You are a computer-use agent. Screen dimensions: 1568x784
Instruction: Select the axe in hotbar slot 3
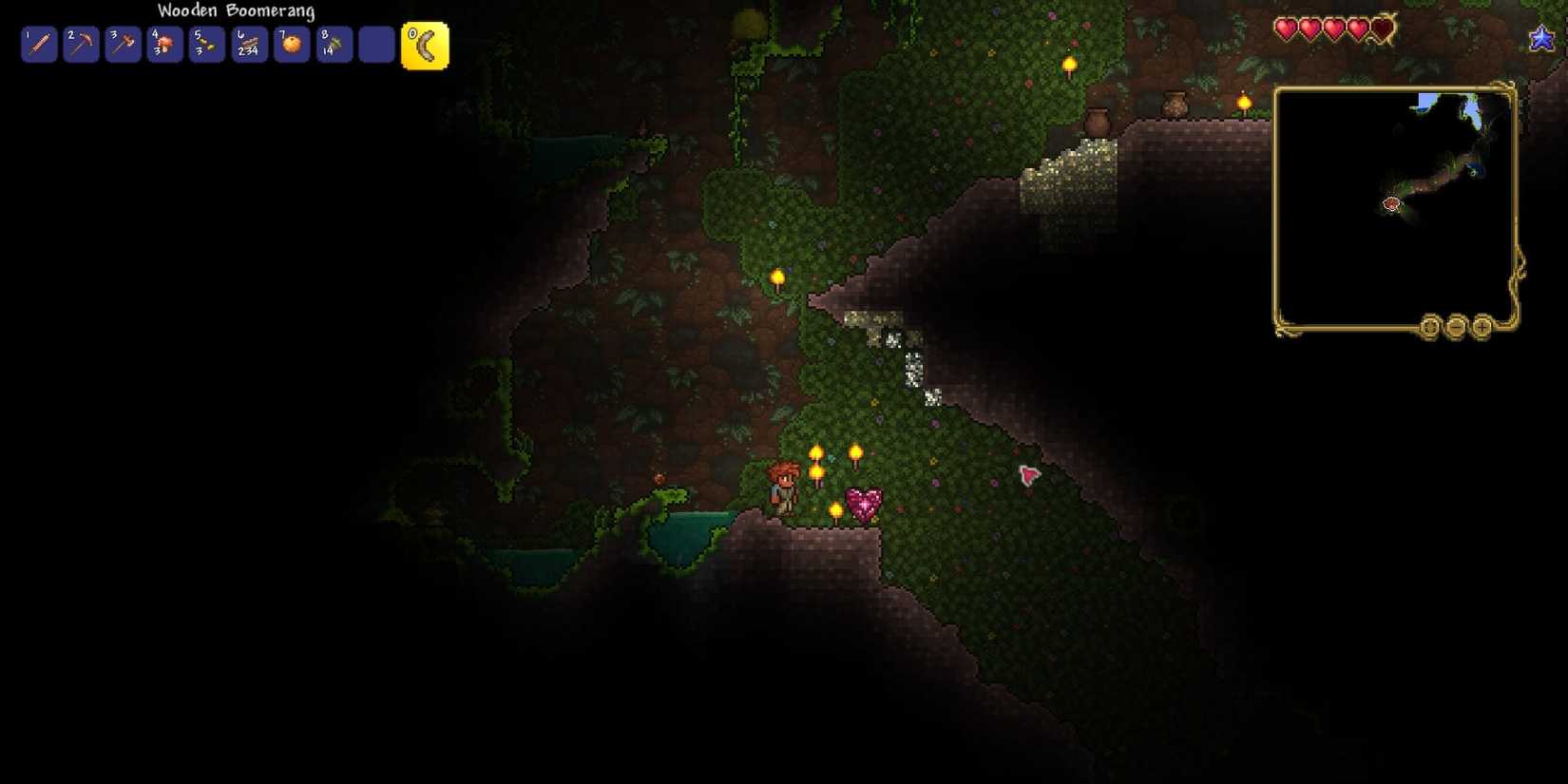[122, 45]
